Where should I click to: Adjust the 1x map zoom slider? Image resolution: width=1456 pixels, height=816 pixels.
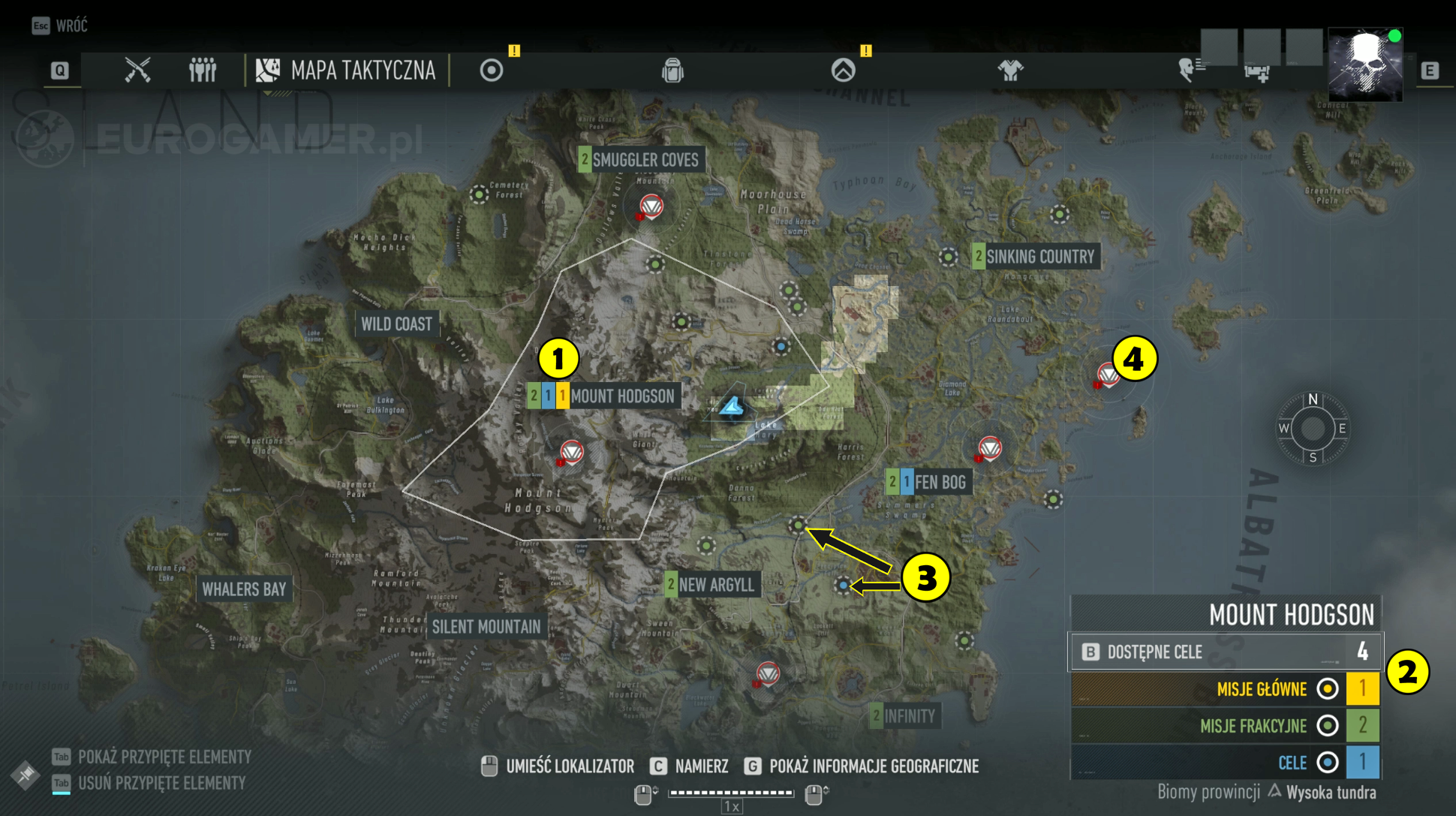point(730,791)
